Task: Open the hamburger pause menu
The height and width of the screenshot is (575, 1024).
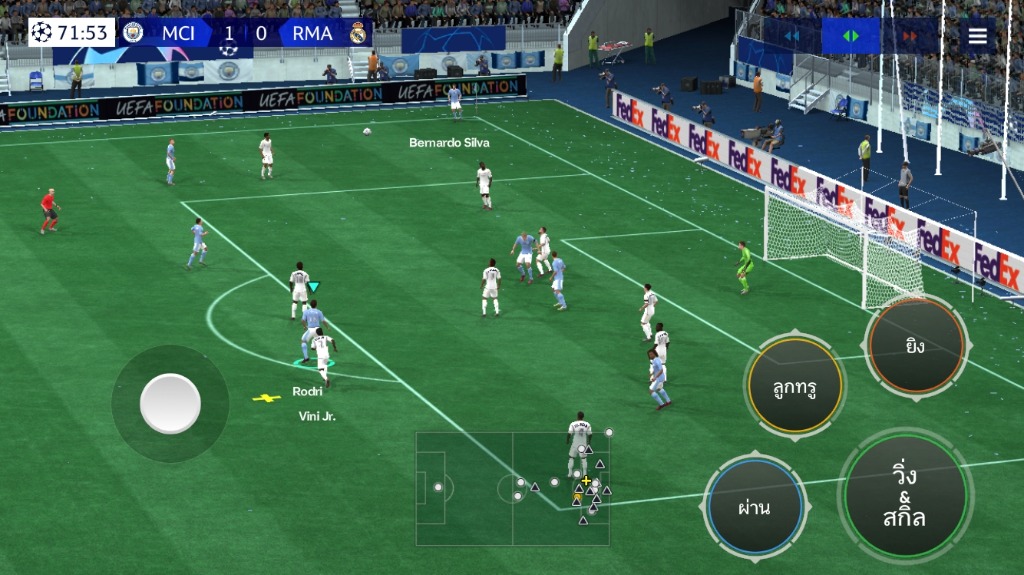Action: tap(977, 37)
